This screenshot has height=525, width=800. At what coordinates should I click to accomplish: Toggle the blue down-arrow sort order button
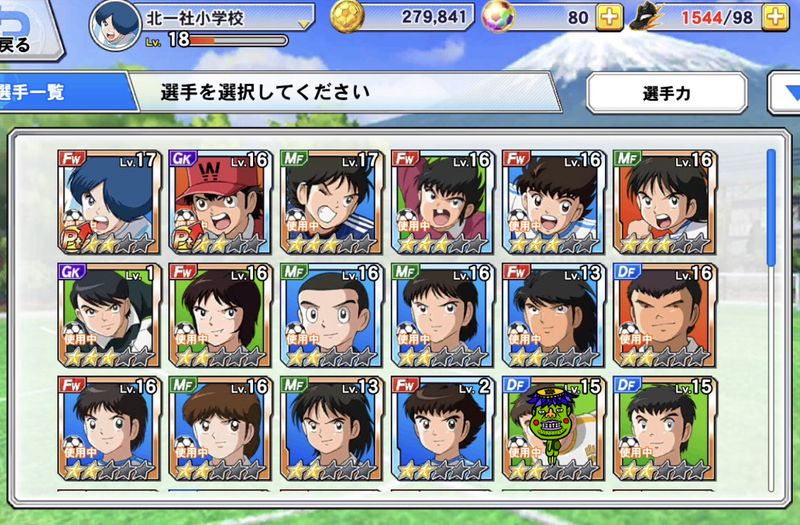785,93
